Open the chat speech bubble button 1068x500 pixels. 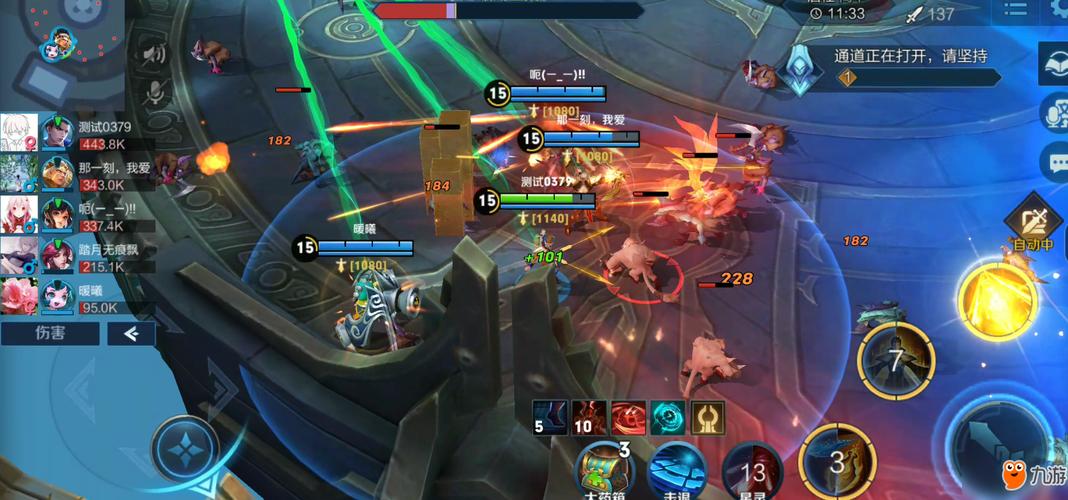(x=1054, y=161)
